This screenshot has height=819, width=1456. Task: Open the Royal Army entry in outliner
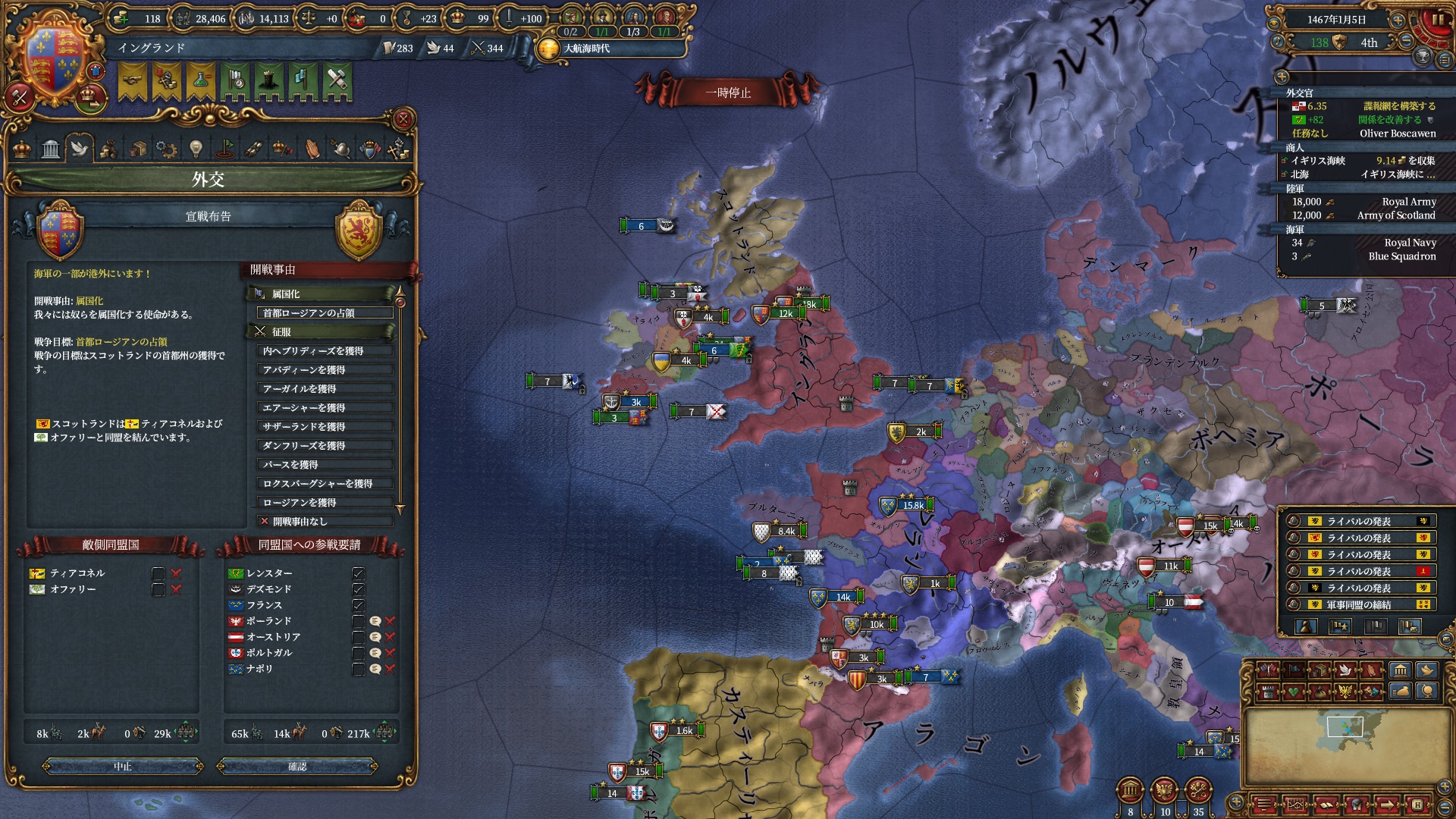tap(1363, 202)
